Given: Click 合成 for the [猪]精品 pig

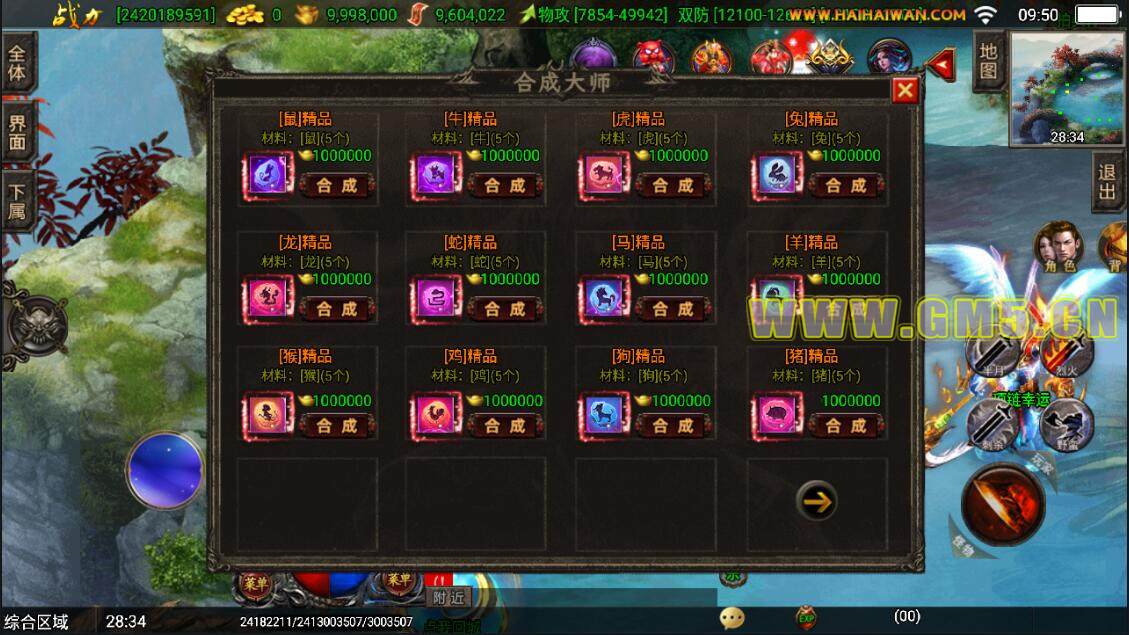Looking at the screenshot, I should 845,426.
